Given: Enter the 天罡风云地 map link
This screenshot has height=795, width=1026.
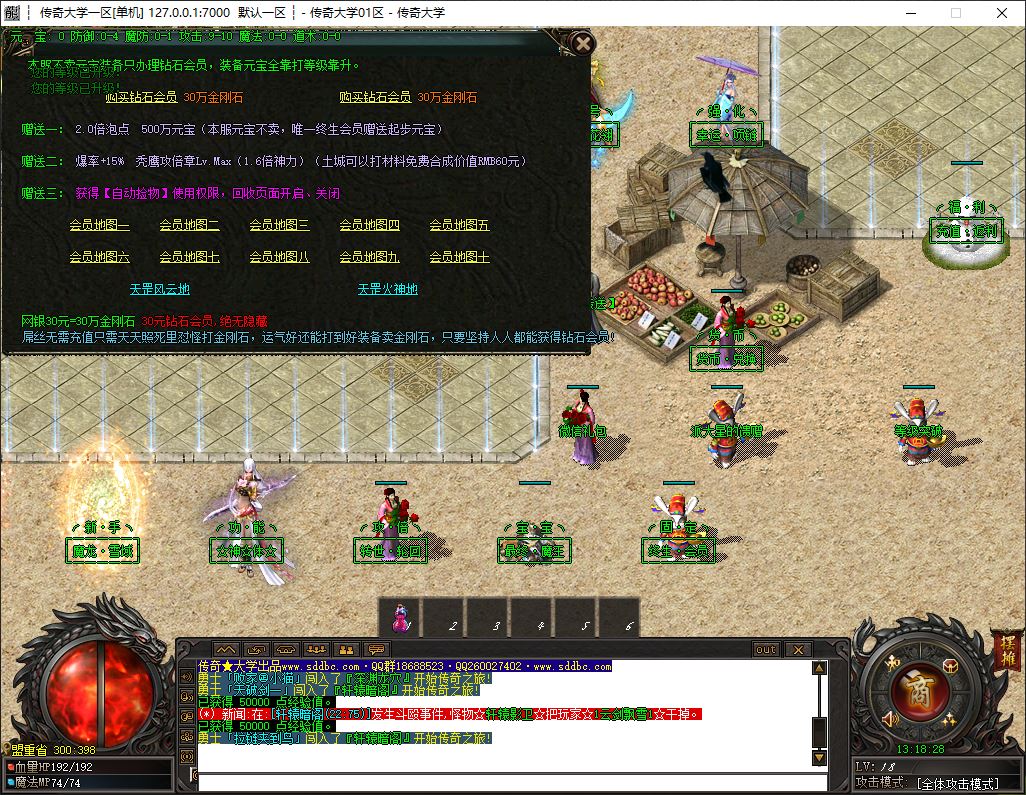Looking at the screenshot, I should (x=159, y=289).
